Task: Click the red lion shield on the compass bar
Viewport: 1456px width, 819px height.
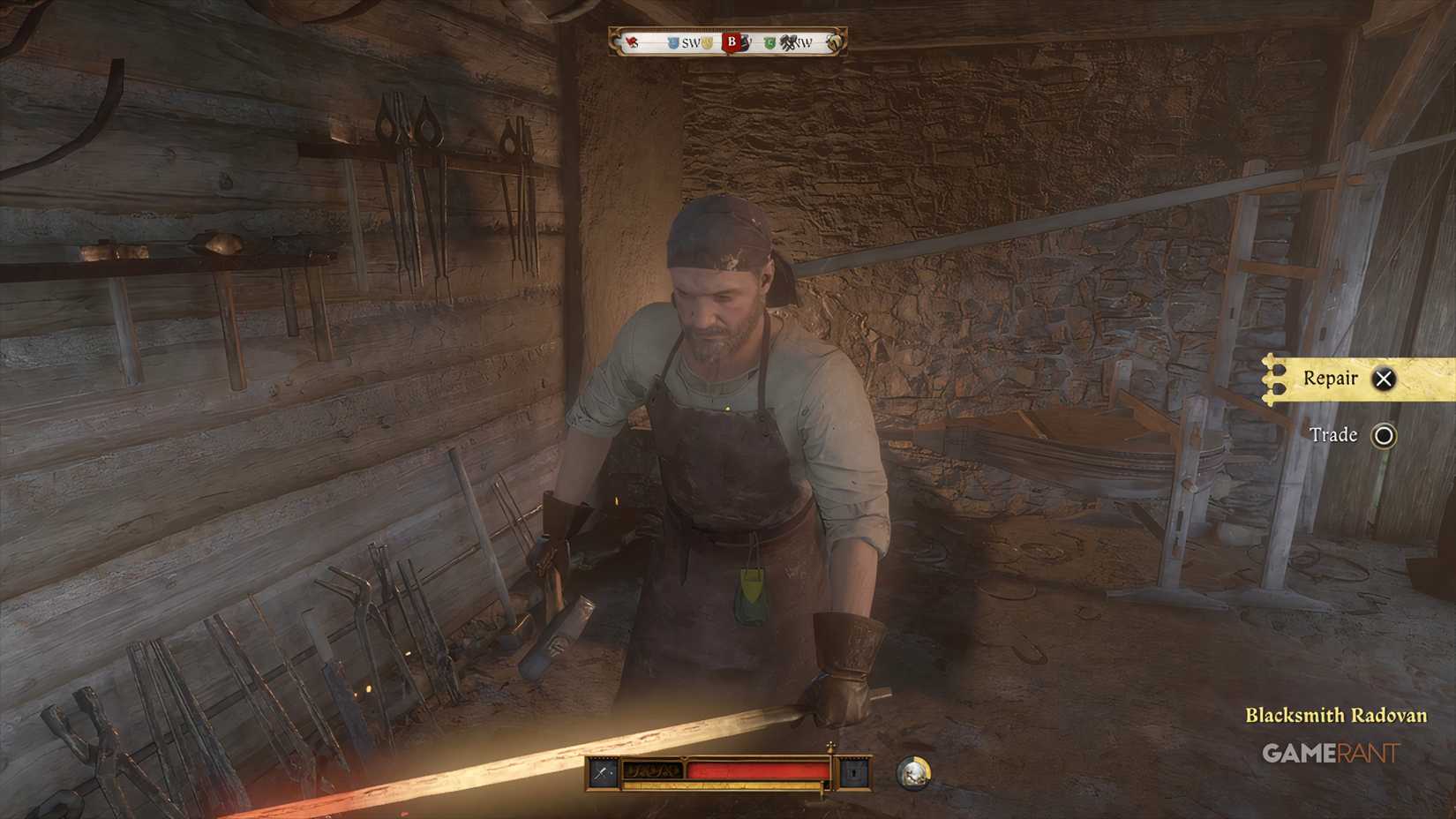Action: [x=630, y=41]
